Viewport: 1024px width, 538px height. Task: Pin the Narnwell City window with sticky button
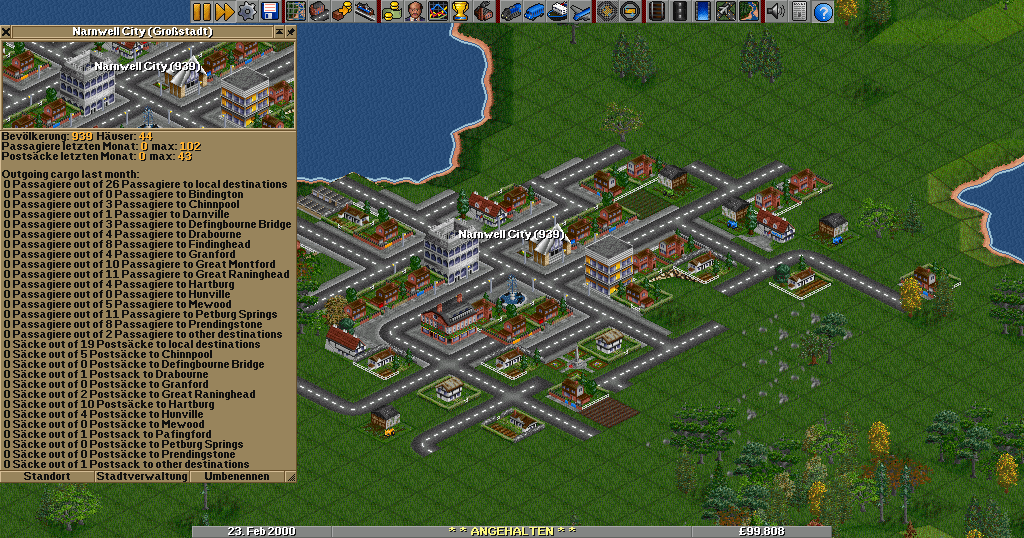tap(290, 32)
